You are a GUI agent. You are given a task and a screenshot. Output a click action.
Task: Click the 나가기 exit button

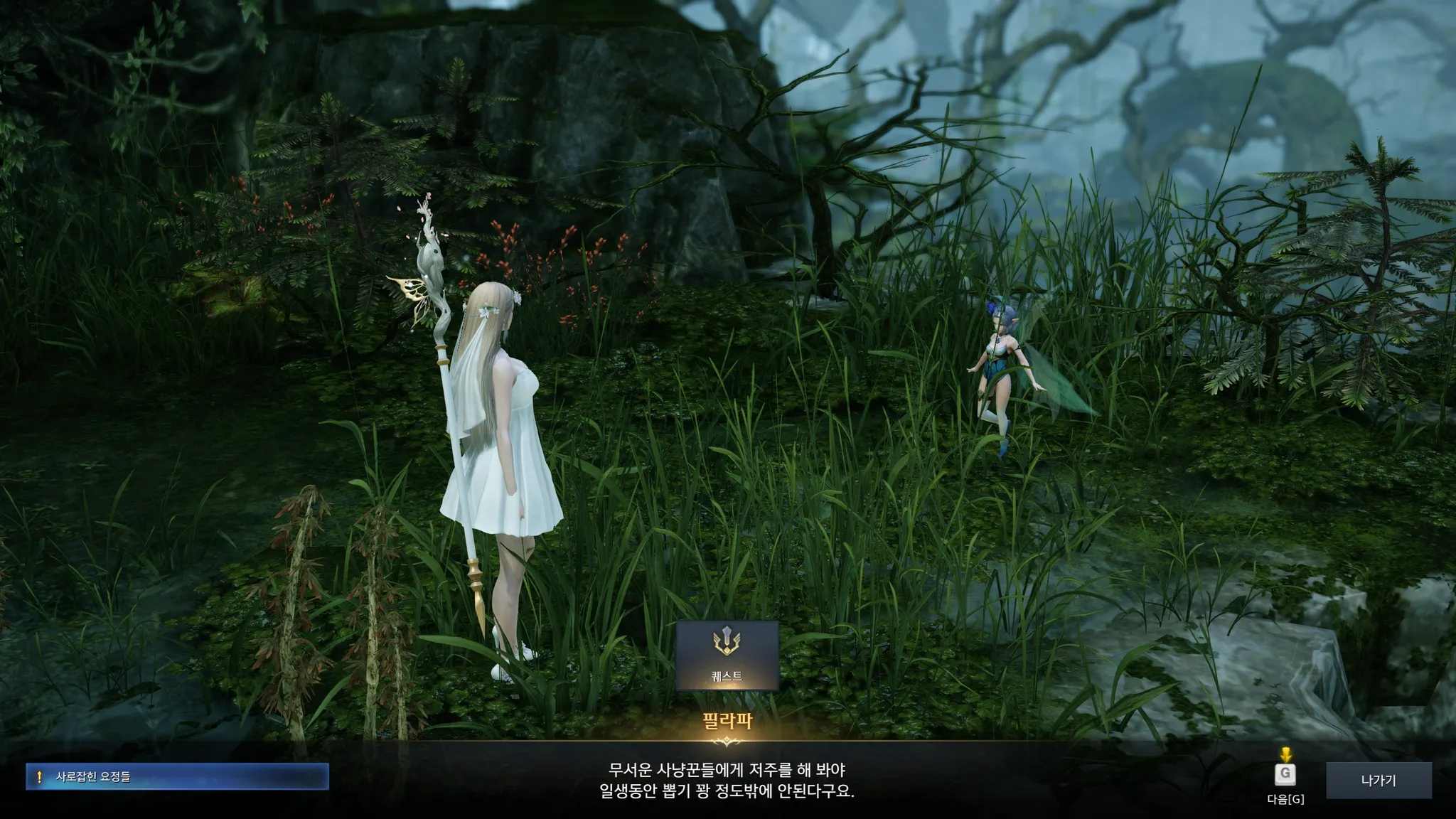point(1378,781)
